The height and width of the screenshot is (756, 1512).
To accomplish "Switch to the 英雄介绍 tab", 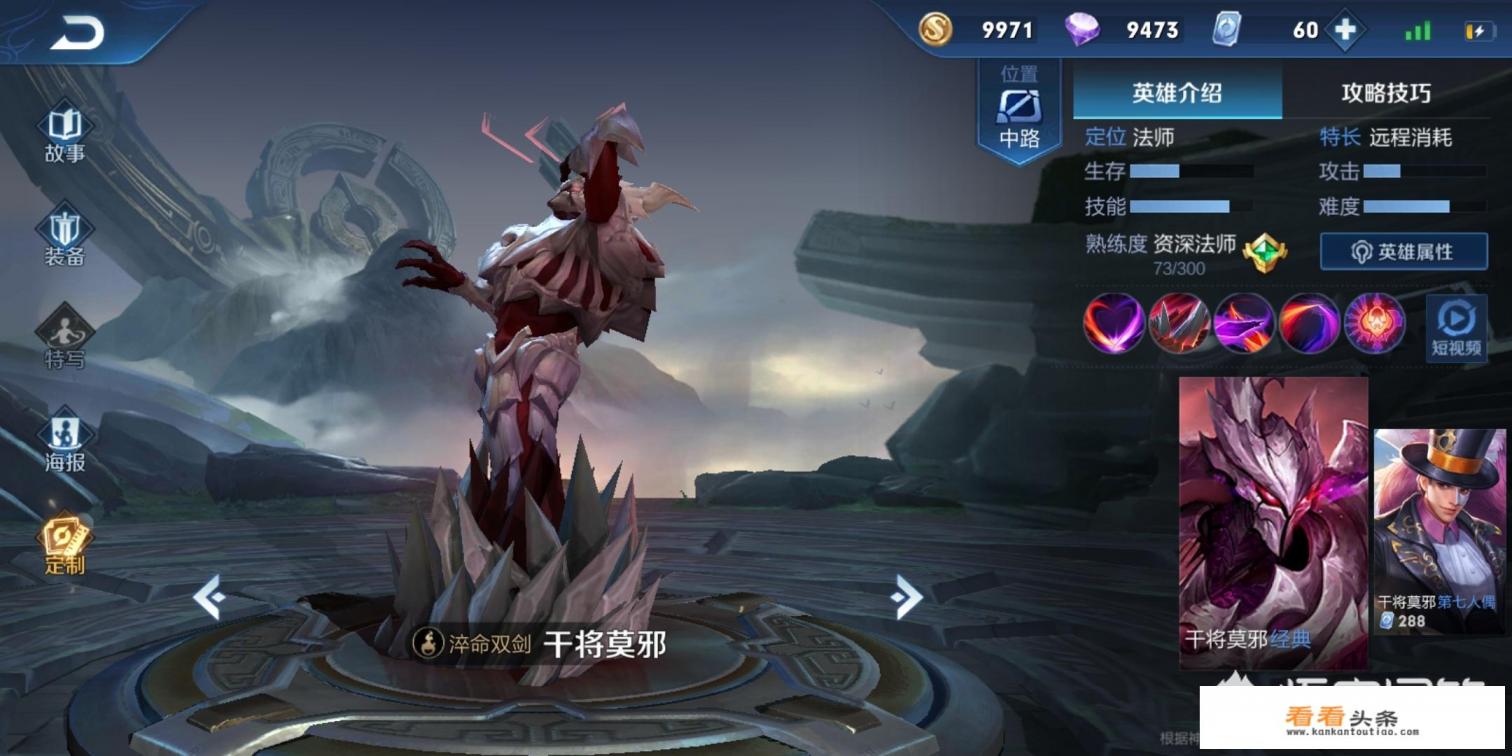I will [1176, 93].
